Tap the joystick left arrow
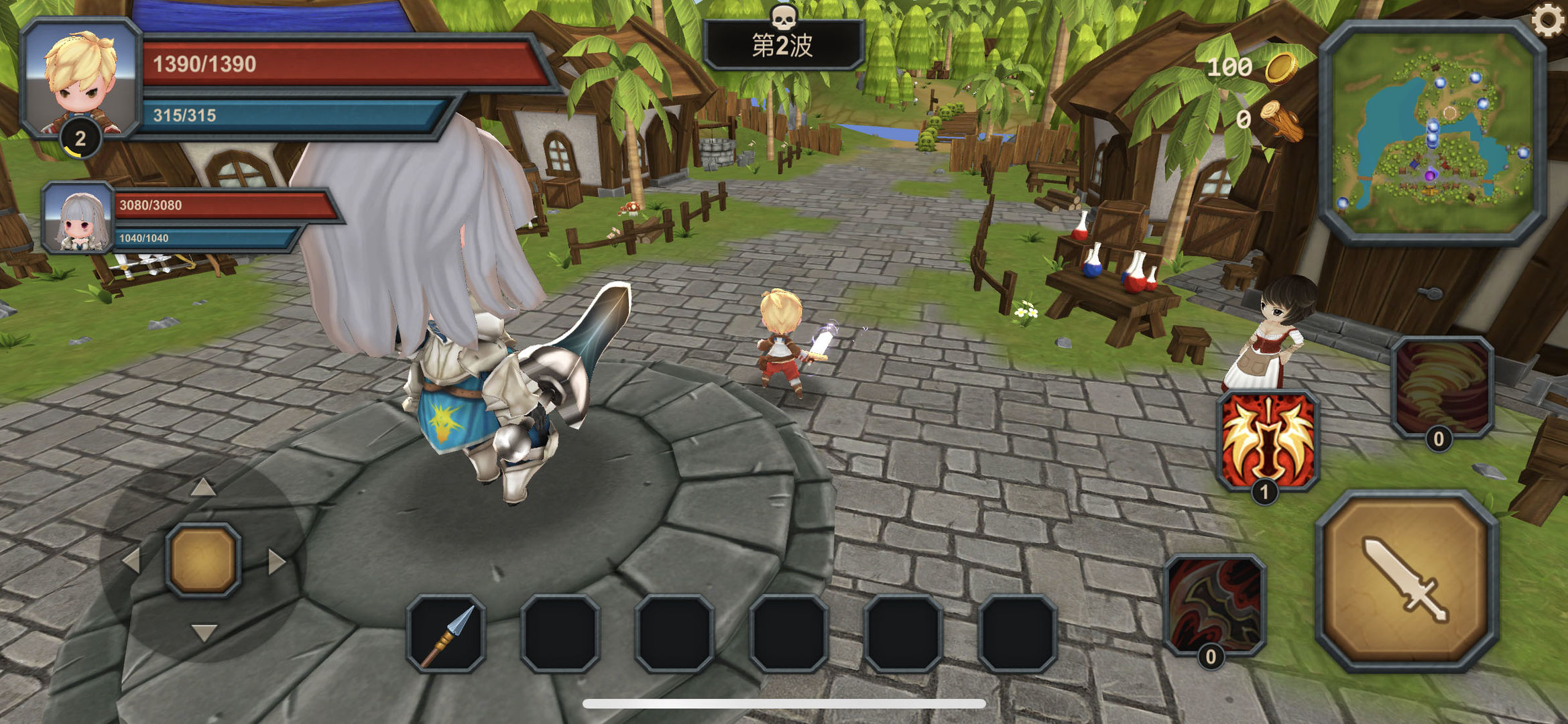This screenshot has height=724, width=1568. [x=131, y=562]
